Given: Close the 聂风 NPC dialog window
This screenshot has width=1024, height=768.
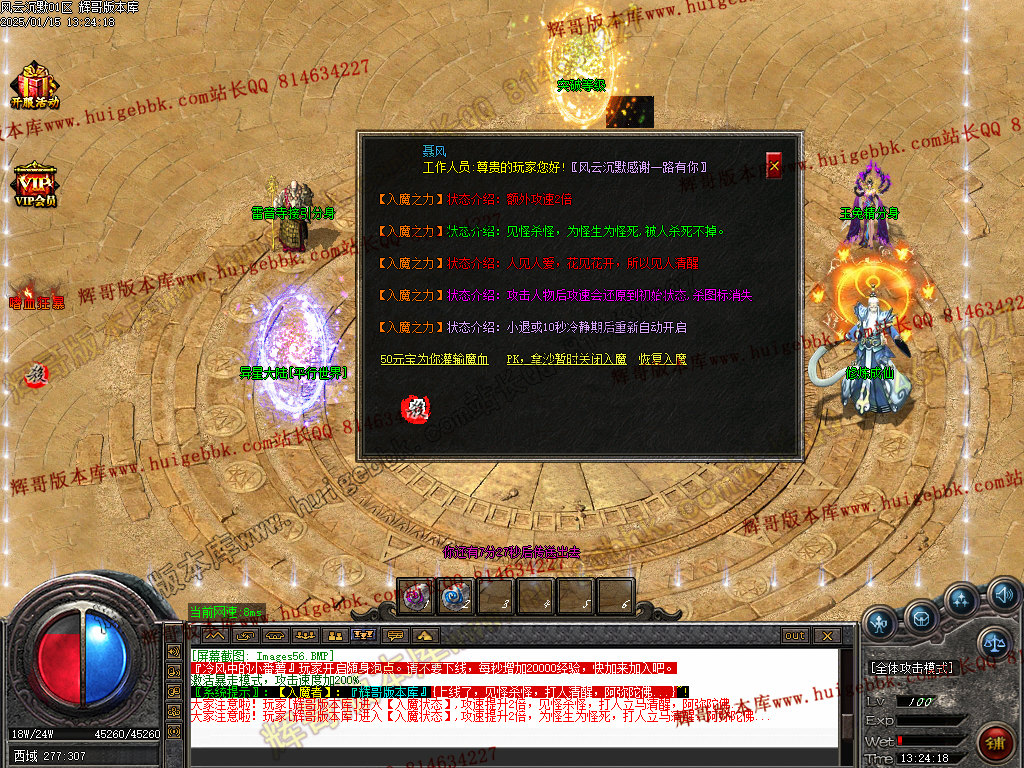Looking at the screenshot, I should (774, 165).
